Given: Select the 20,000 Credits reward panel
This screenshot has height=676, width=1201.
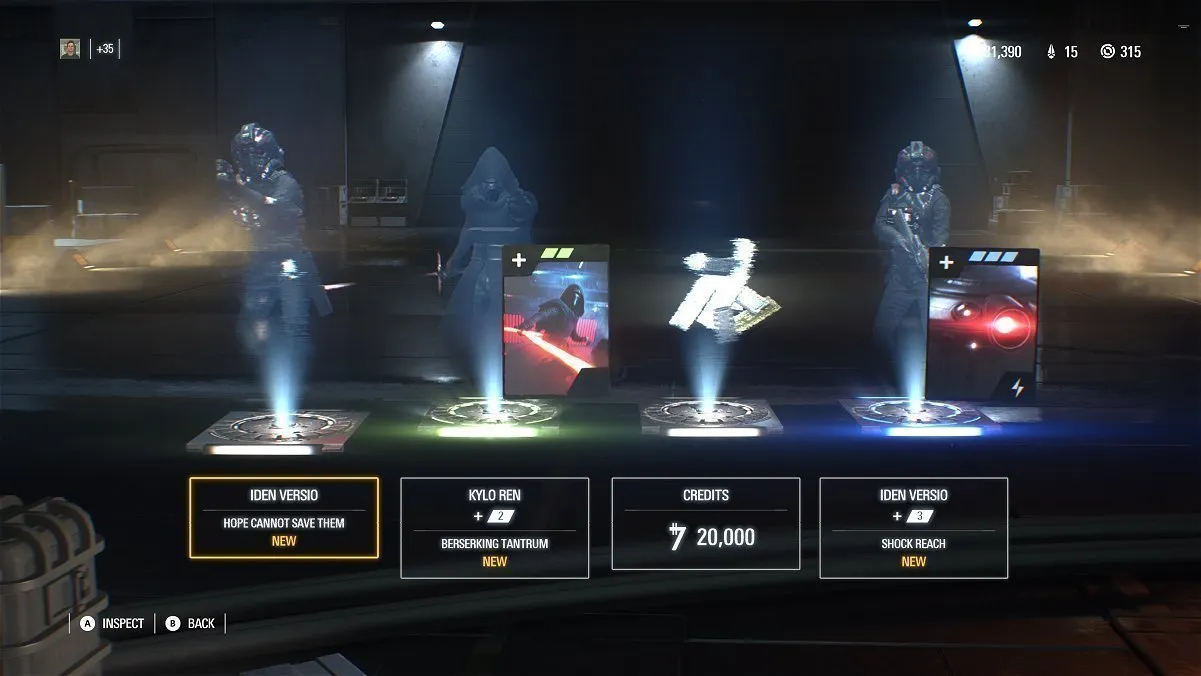Looking at the screenshot, I should [705, 524].
